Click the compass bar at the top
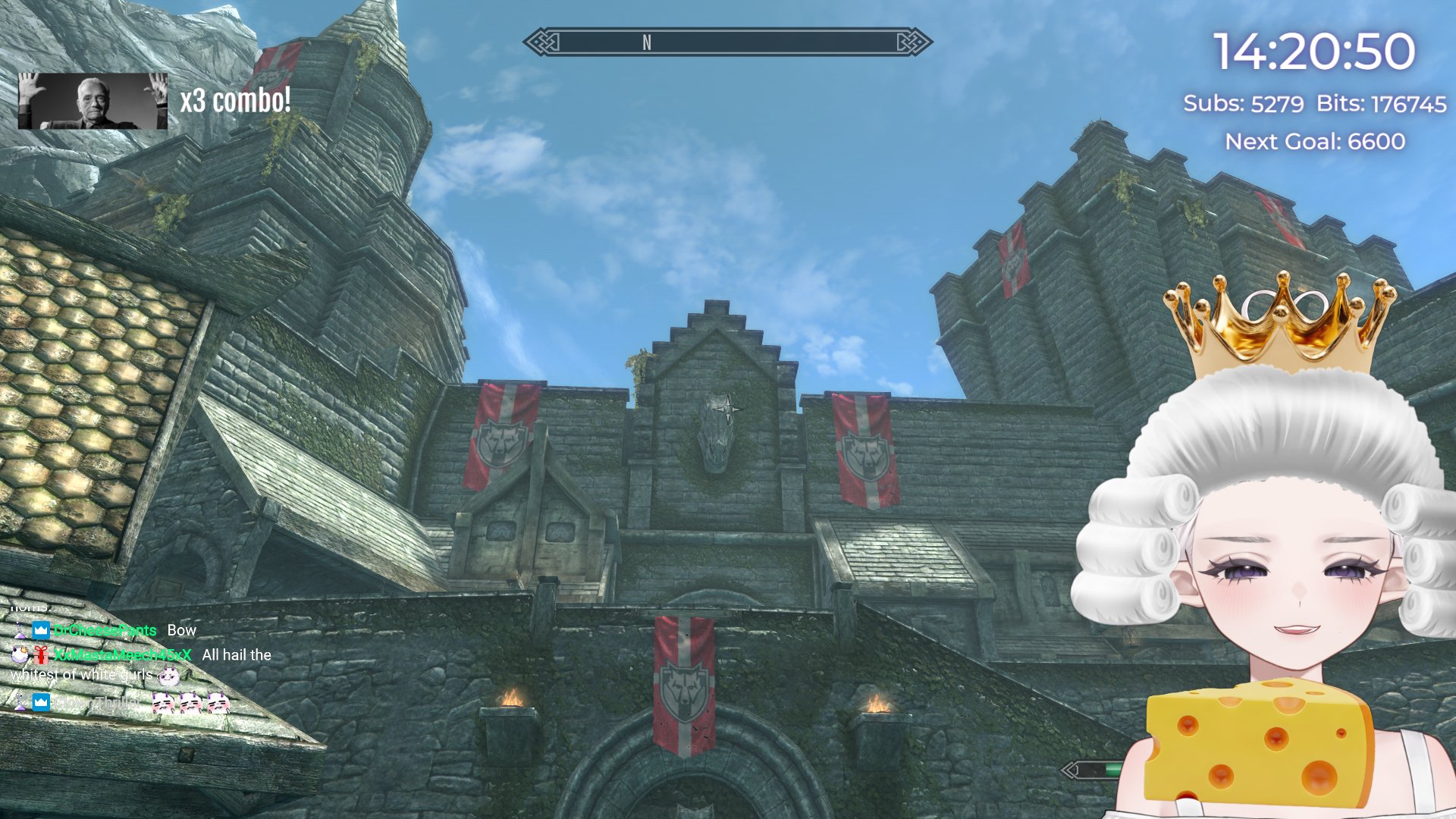The width and height of the screenshot is (1456, 819). pyautogui.click(x=728, y=42)
